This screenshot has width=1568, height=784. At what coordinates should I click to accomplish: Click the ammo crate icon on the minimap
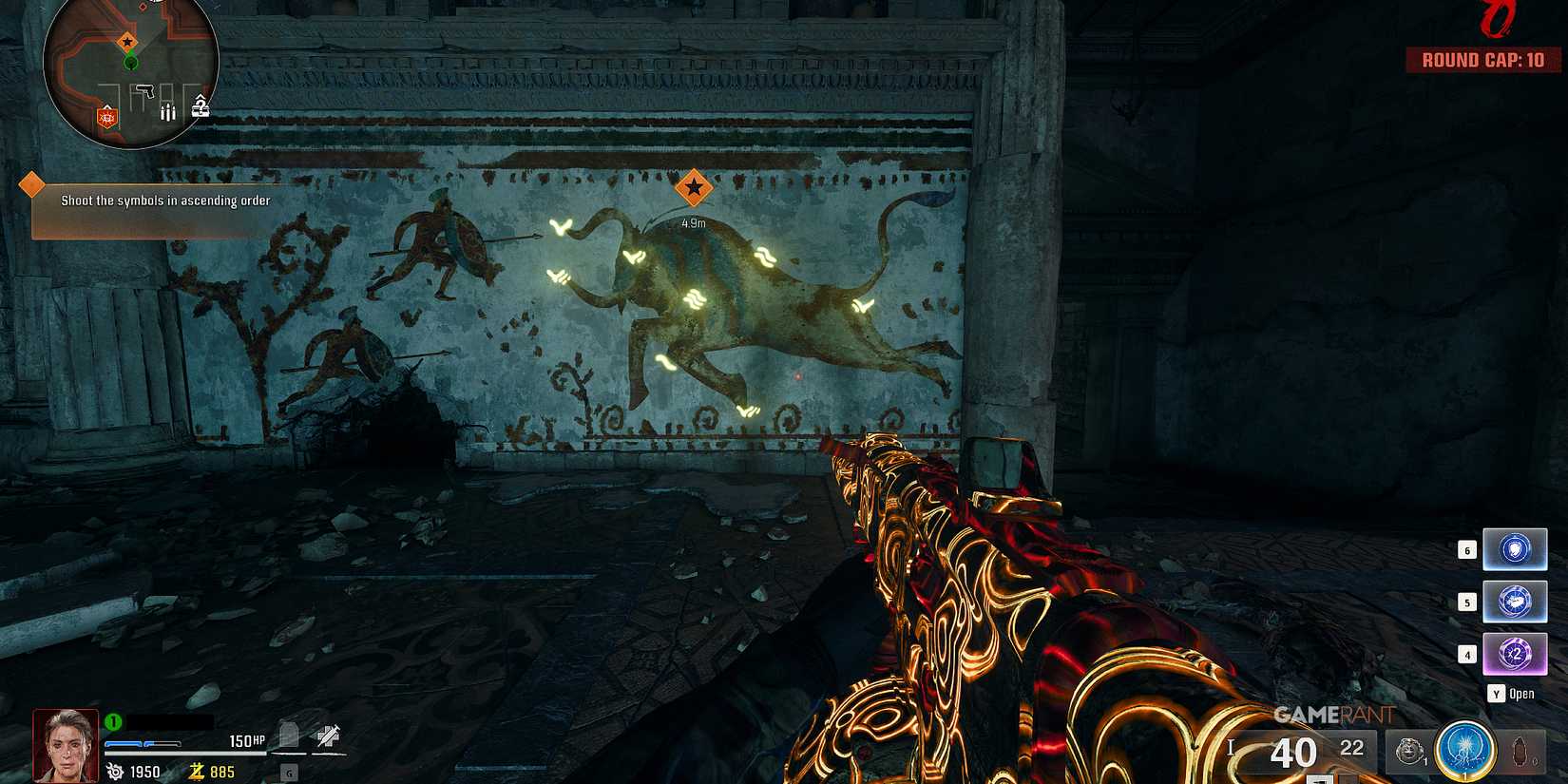point(168,112)
